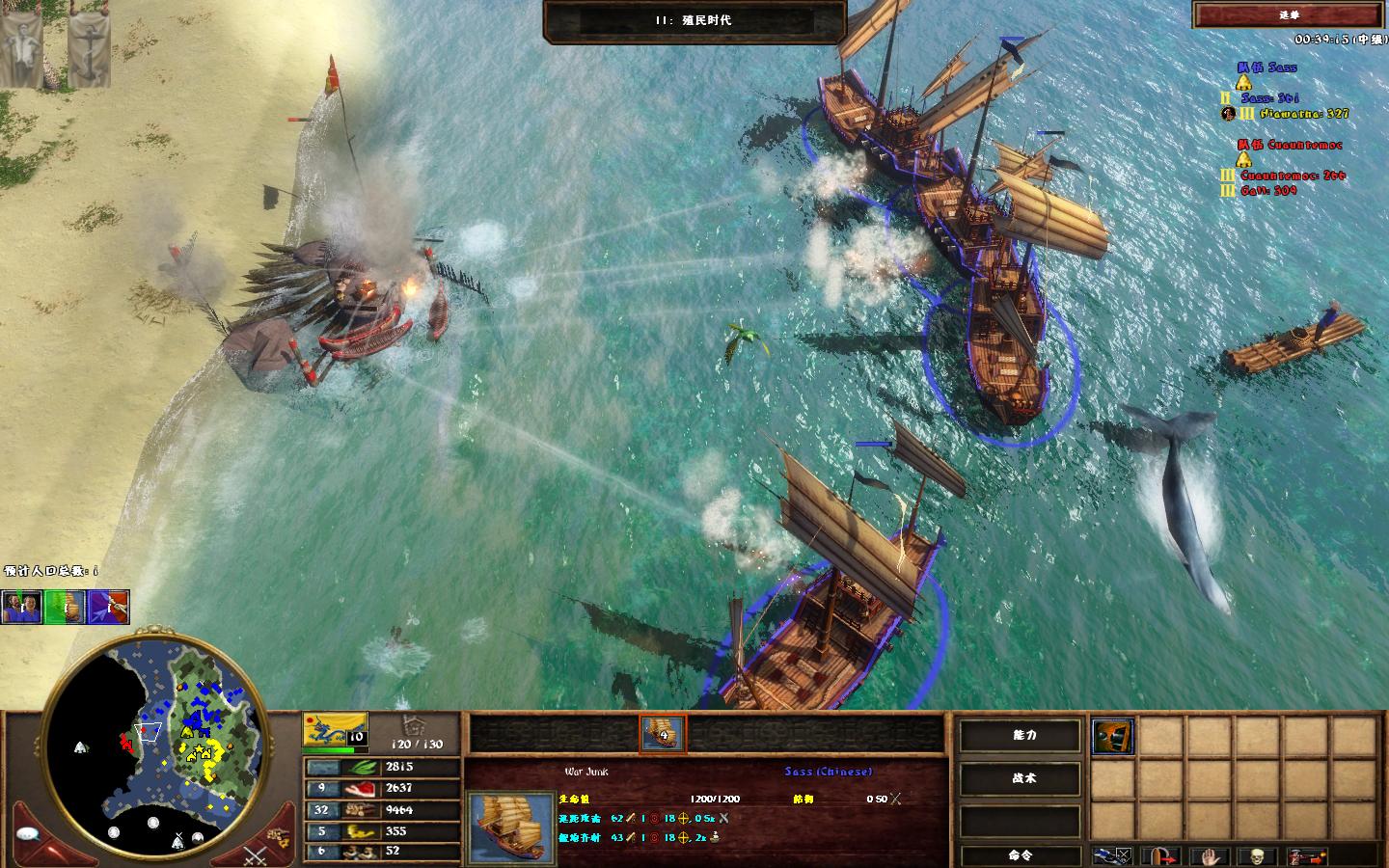Open the Chinese dragon home city flag
The width and height of the screenshot is (1389, 868).
tap(335, 729)
